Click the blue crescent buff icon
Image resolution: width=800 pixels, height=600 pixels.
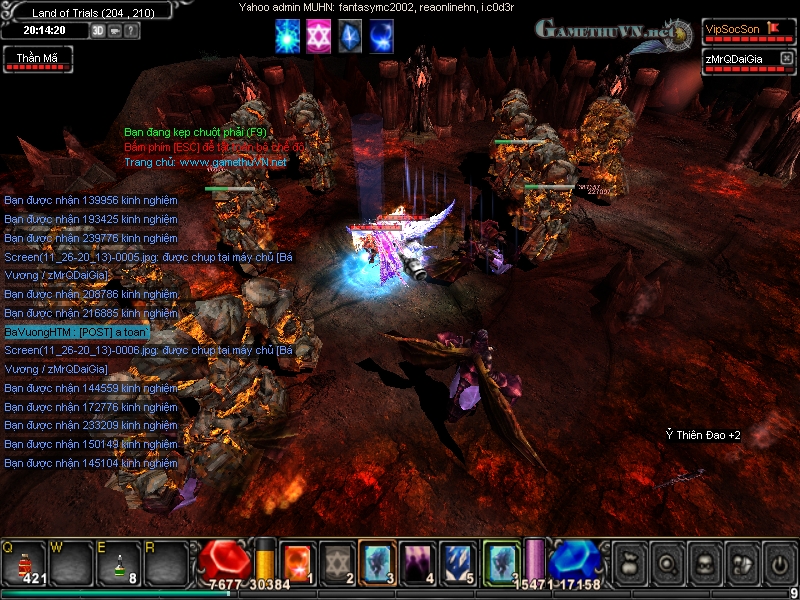coord(381,36)
